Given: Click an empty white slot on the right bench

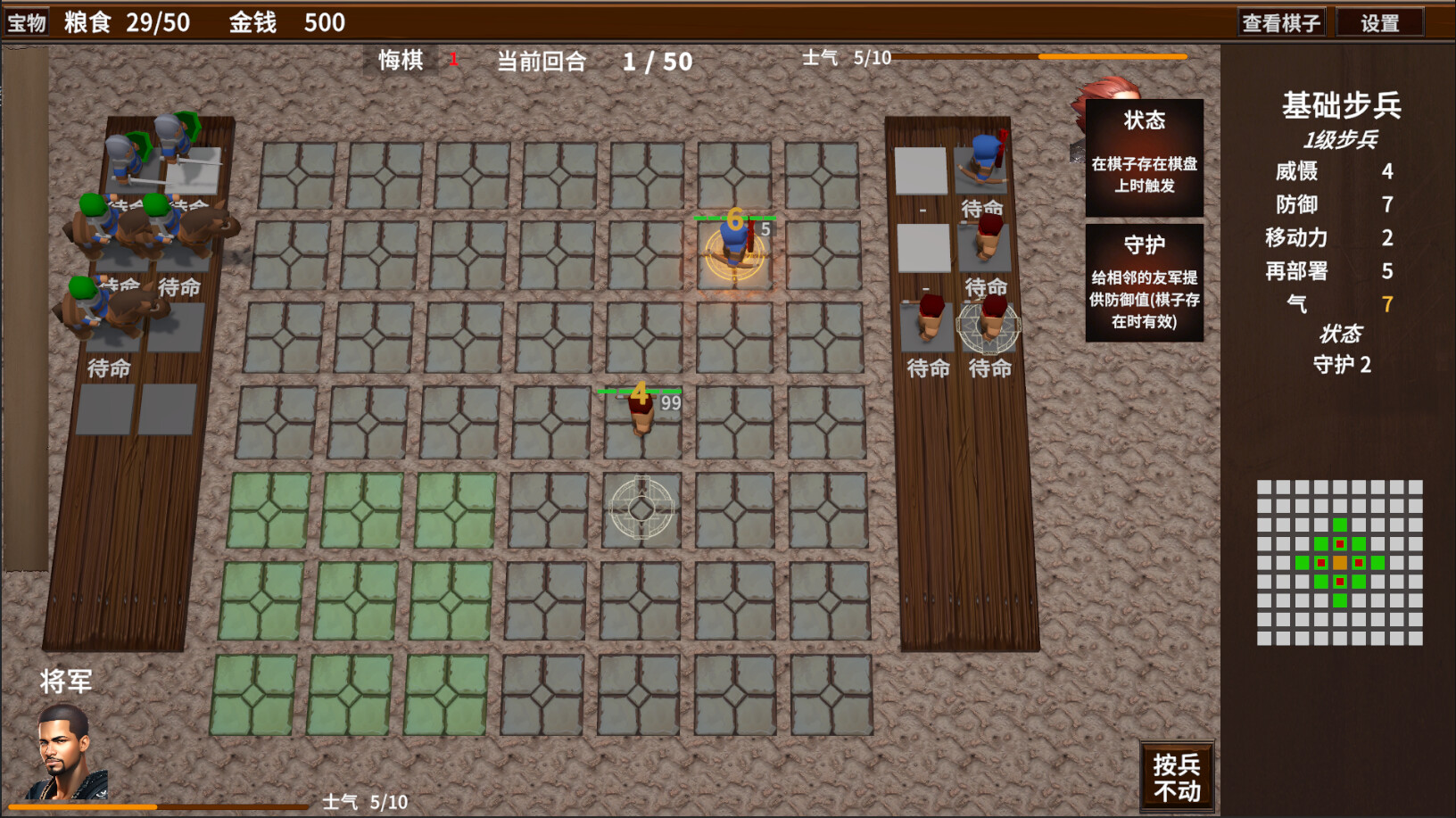Looking at the screenshot, I should coord(922,170).
